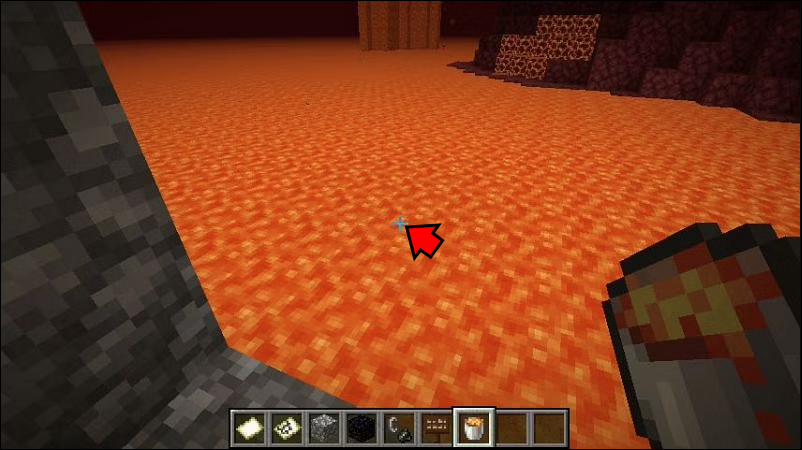Select the wooden sign hotbar slot
802x450 pixels.
pyautogui.click(x=432, y=427)
